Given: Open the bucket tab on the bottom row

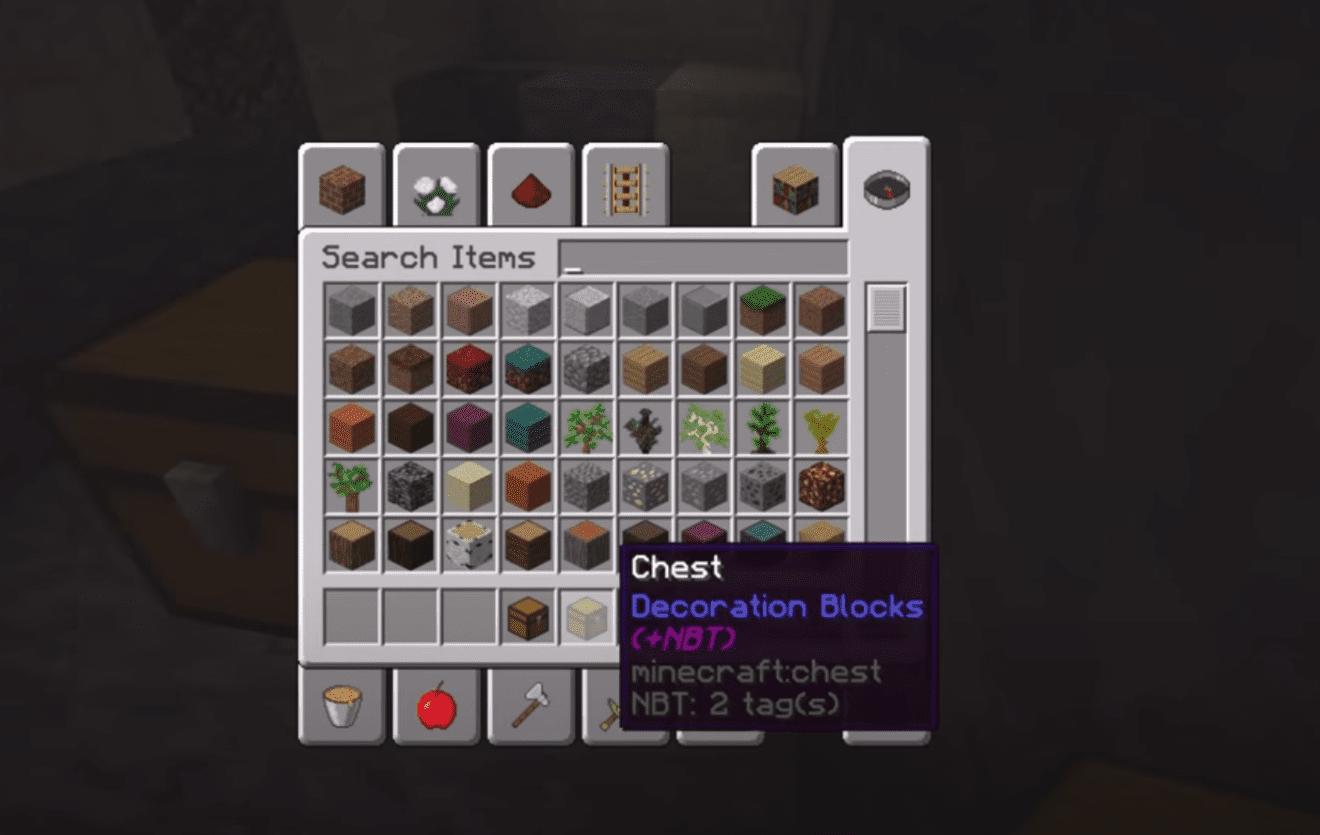Looking at the screenshot, I should (341, 707).
